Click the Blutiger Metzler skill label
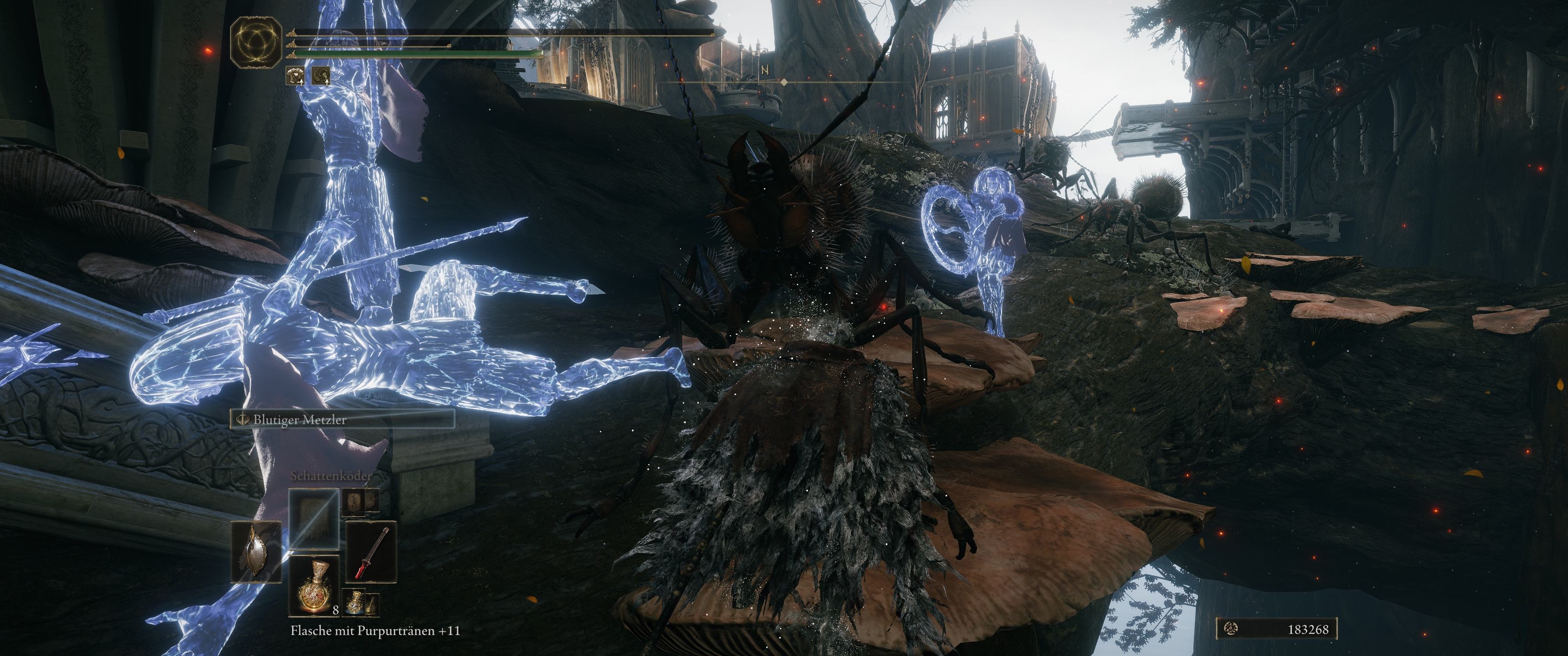This screenshot has width=1568, height=656. 341,419
